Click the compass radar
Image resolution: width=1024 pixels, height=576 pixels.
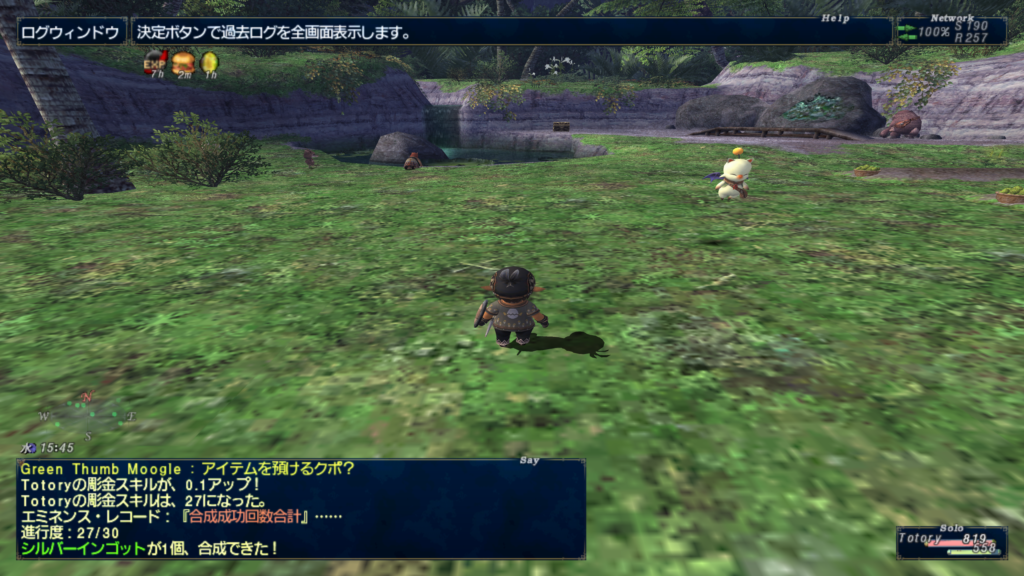88,415
